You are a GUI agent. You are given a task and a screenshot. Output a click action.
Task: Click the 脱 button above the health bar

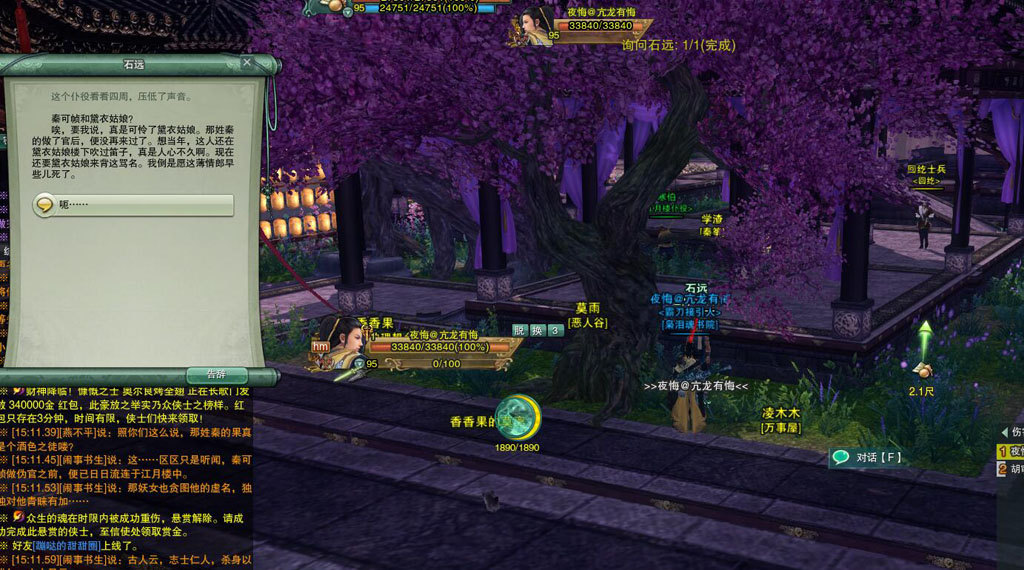(519, 330)
